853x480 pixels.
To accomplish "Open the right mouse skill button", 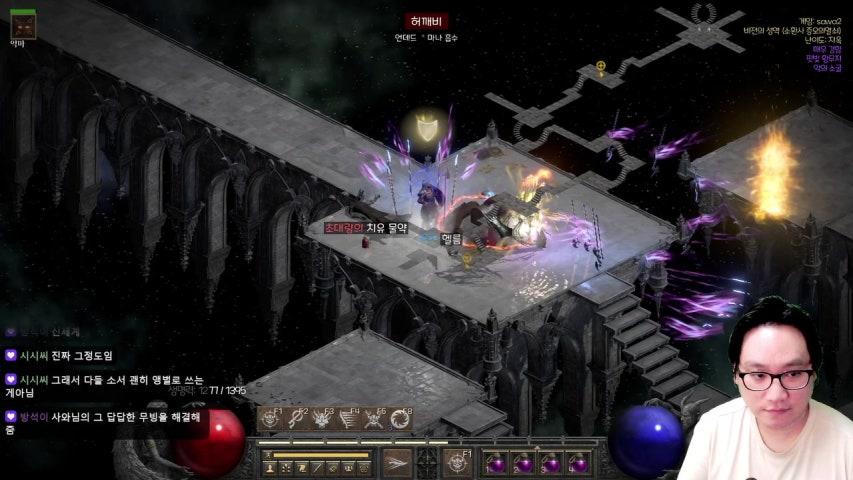I will pyautogui.click(x=459, y=462).
